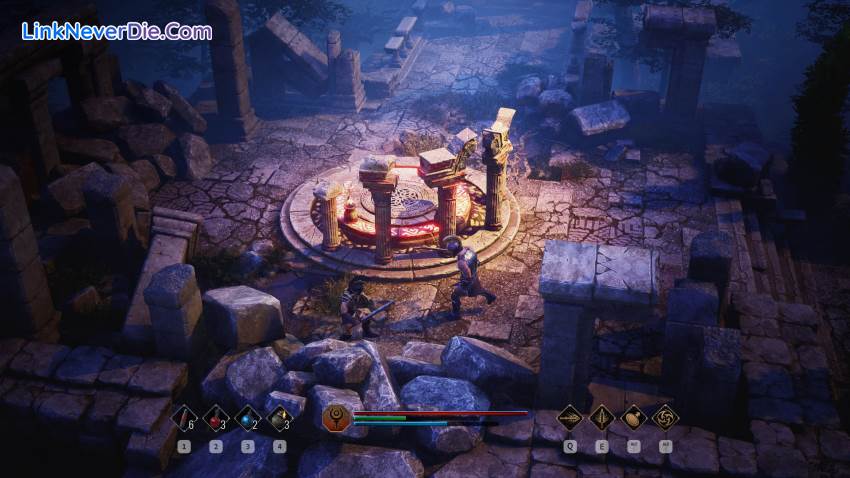Activate the shield bash ability

[634, 416]
